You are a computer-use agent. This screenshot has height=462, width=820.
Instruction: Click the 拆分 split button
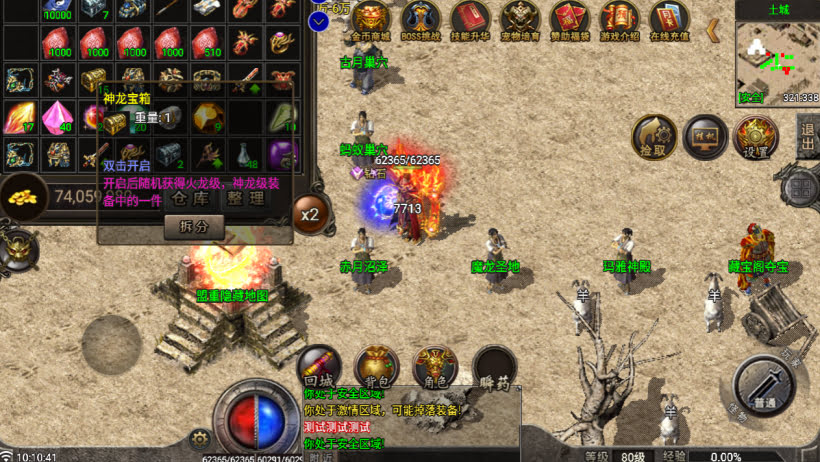pyautogui.click(x=194, y=227)
